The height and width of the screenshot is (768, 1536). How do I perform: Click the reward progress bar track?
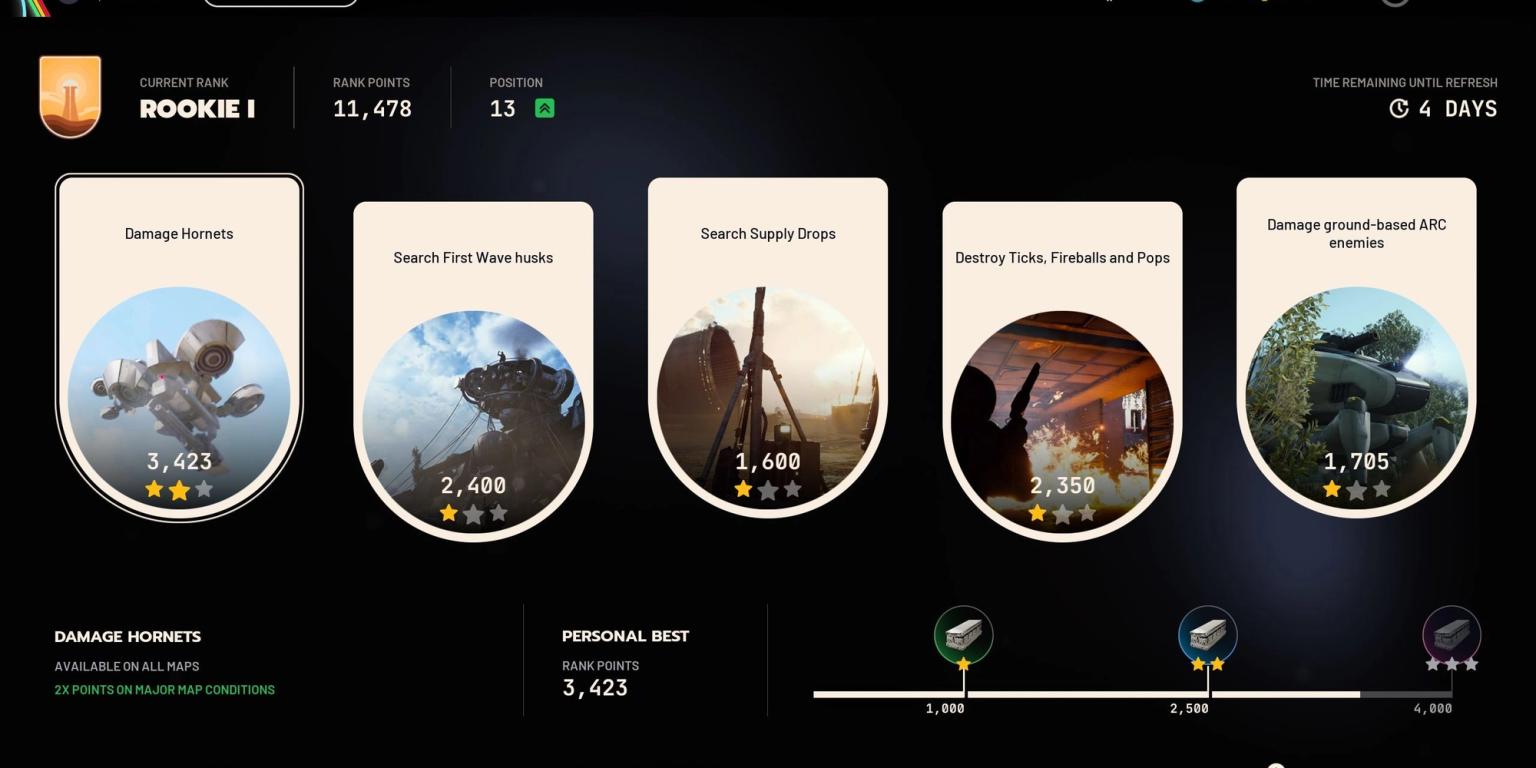(1100, 693)
